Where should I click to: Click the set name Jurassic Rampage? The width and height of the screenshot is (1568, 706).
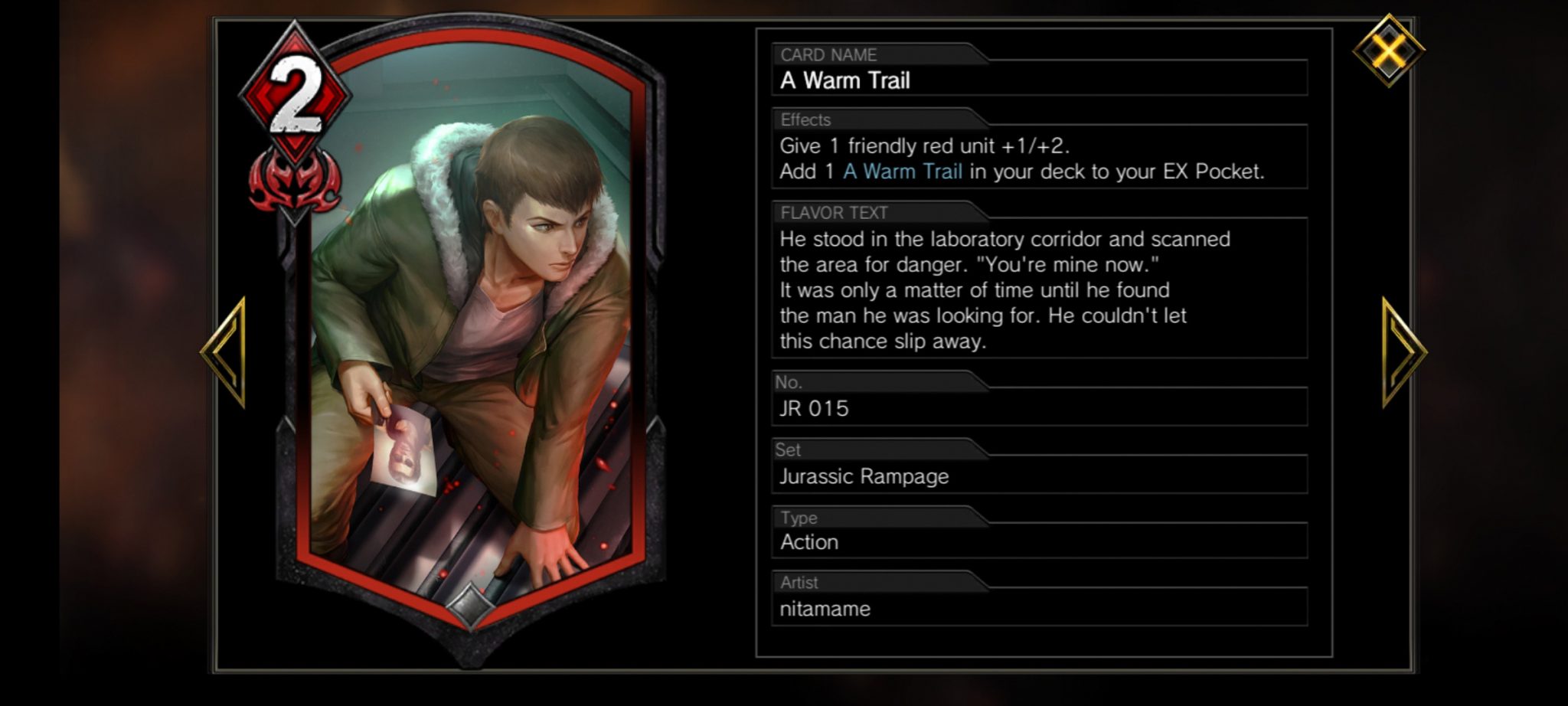[863, 476]
